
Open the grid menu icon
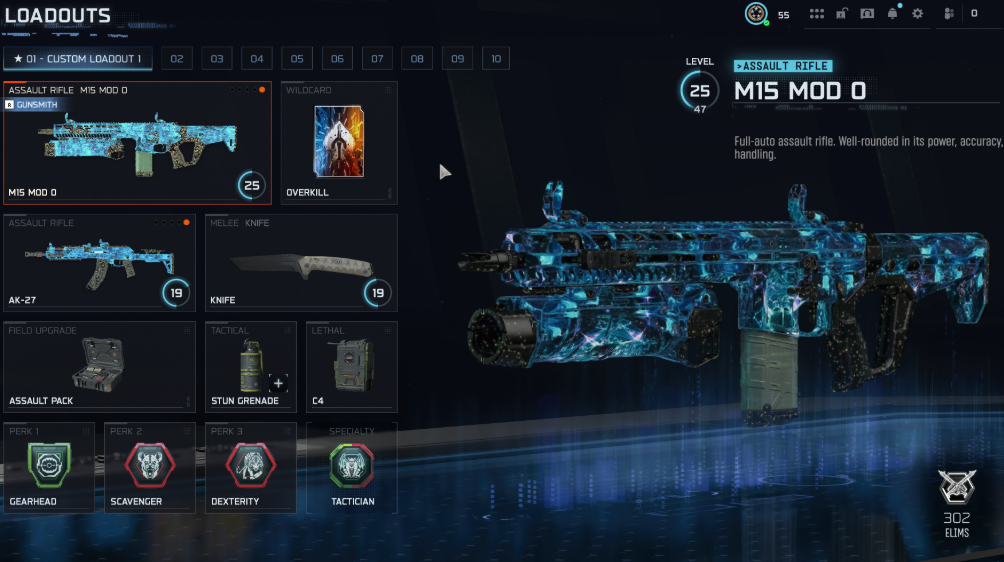point(817,14)
